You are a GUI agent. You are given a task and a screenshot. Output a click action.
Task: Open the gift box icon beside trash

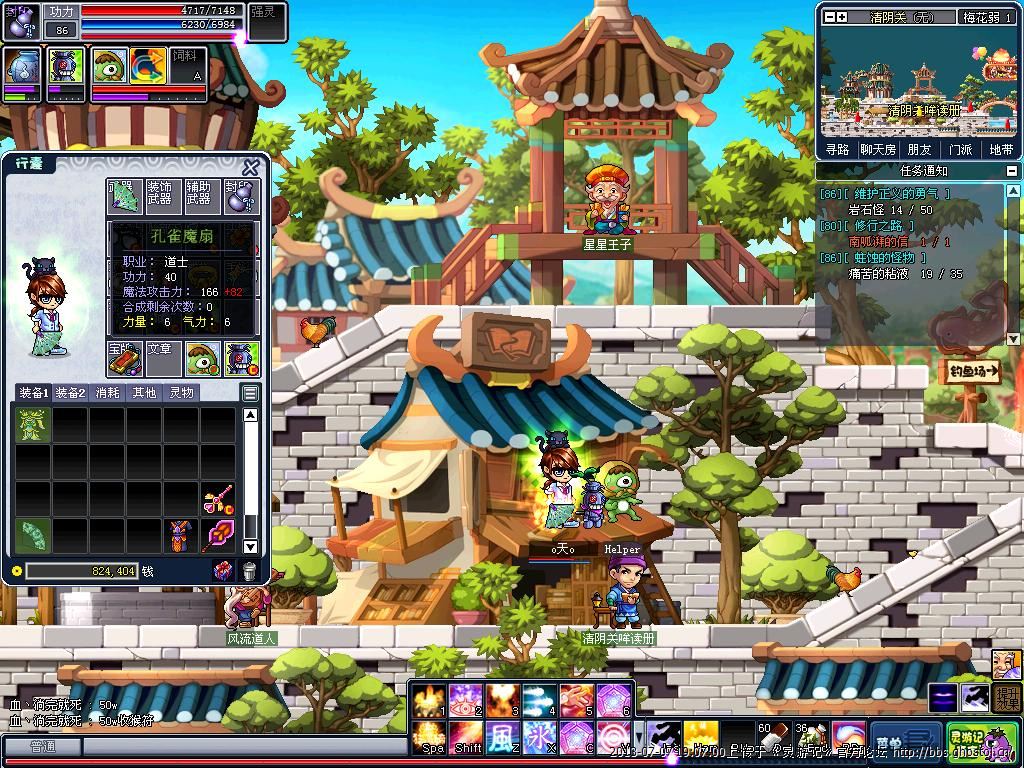pos(224,571)
